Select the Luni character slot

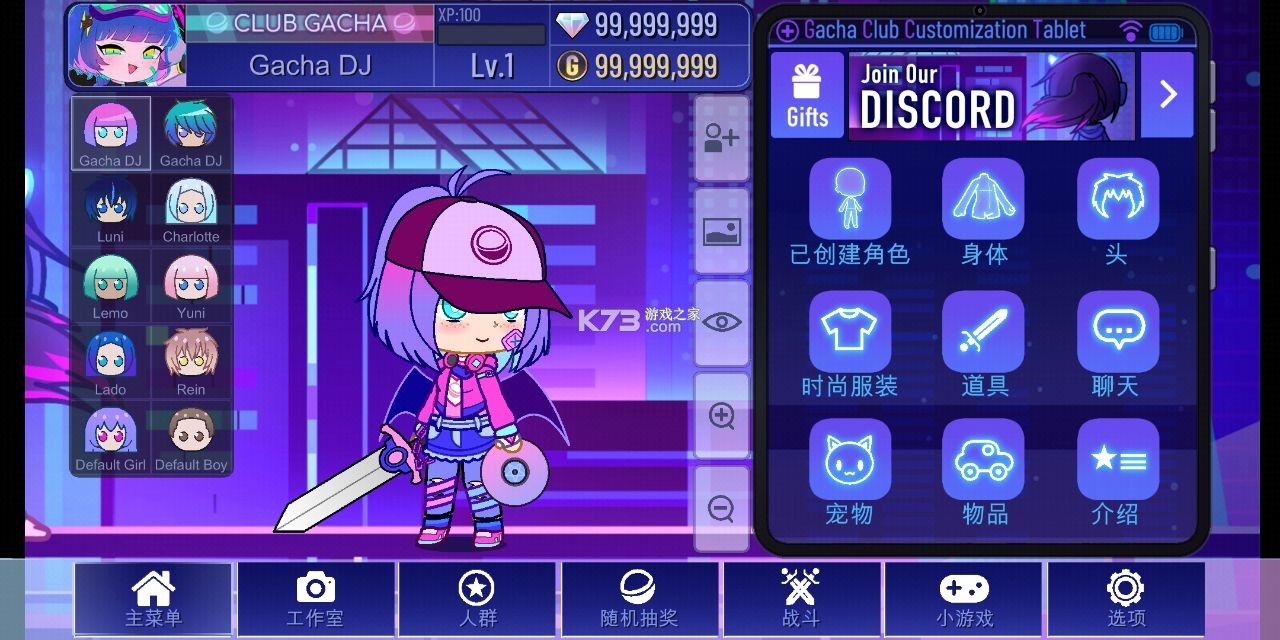[111, 210]
